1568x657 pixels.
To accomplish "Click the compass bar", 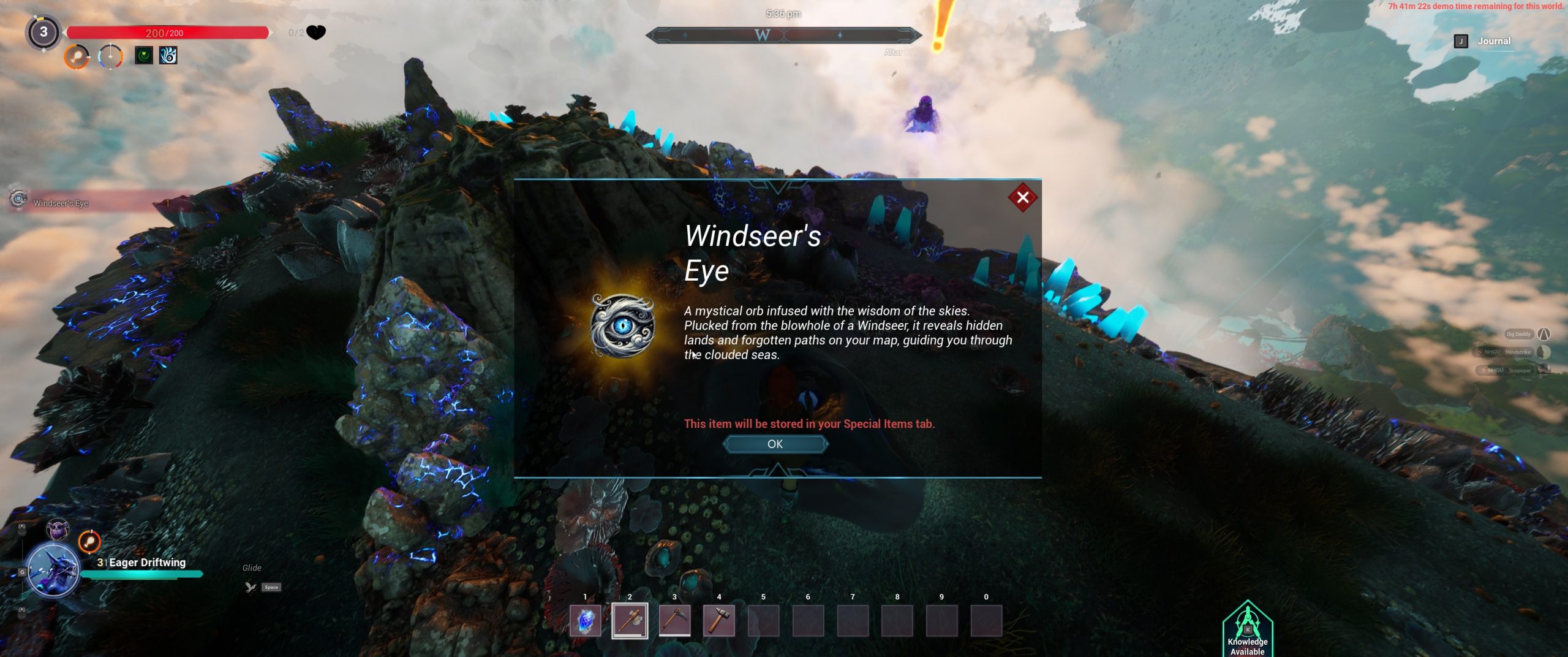I will point(783,36).
